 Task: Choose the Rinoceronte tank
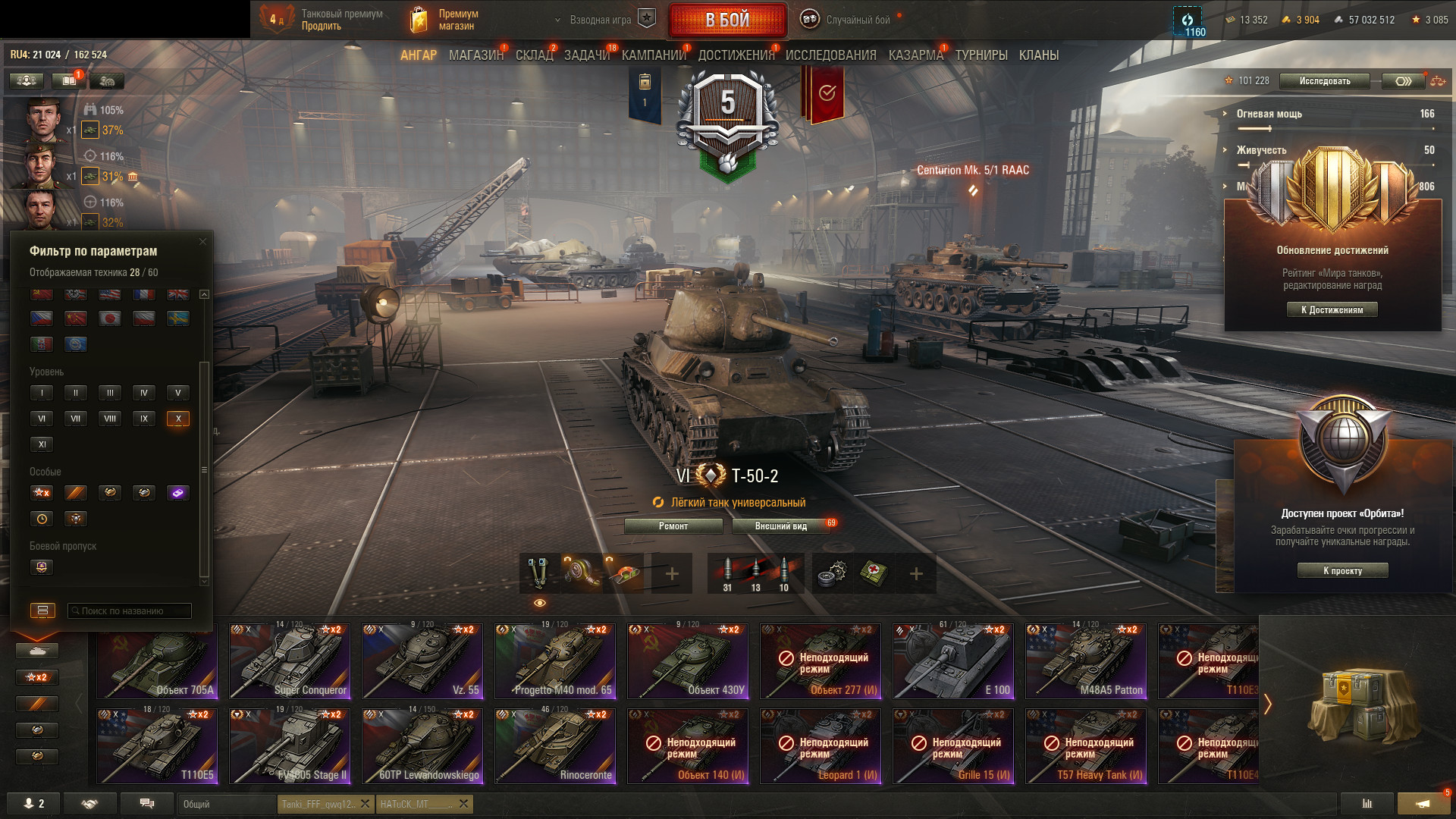coord(555,745)
